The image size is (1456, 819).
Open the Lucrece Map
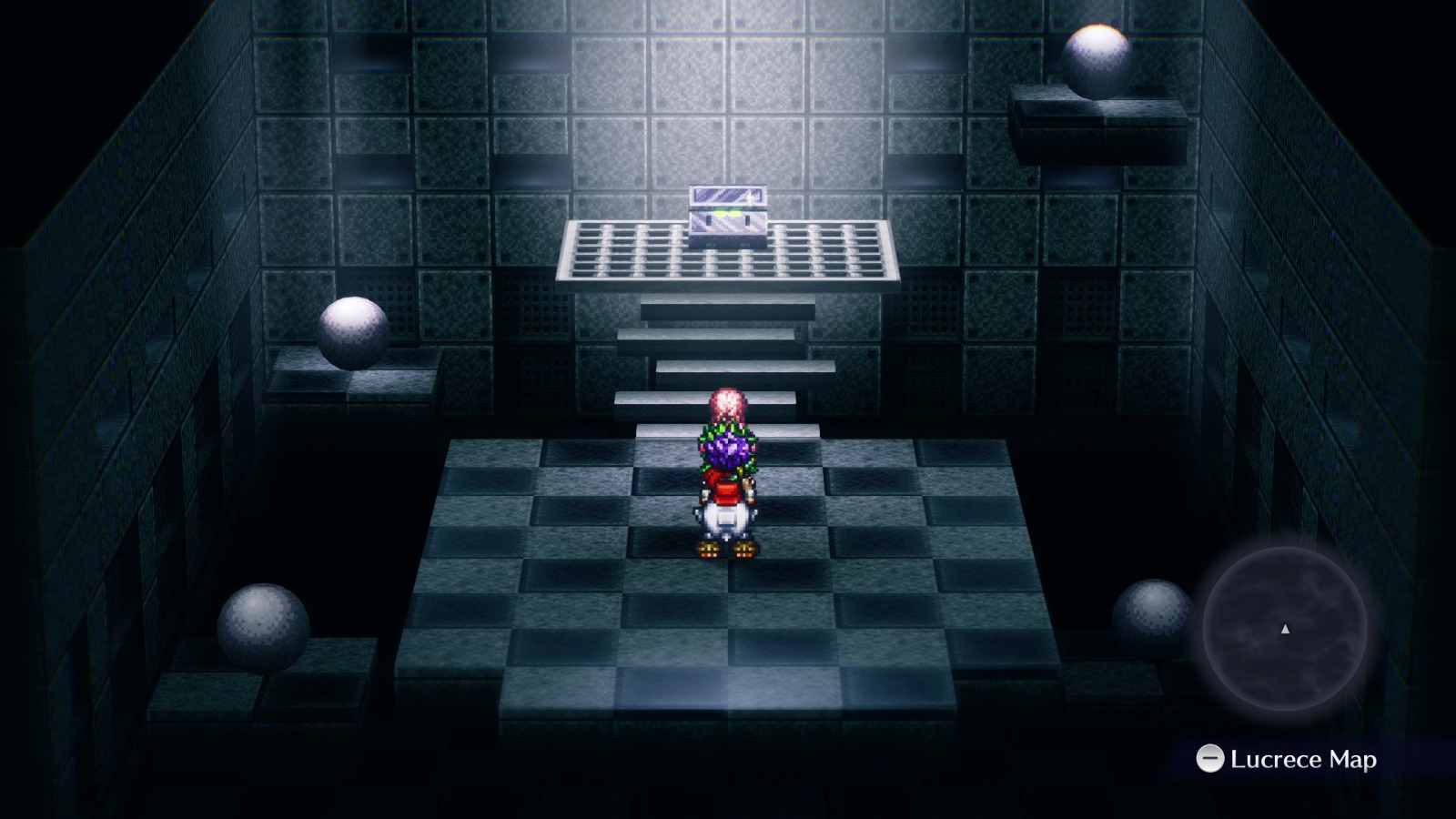1208,756
